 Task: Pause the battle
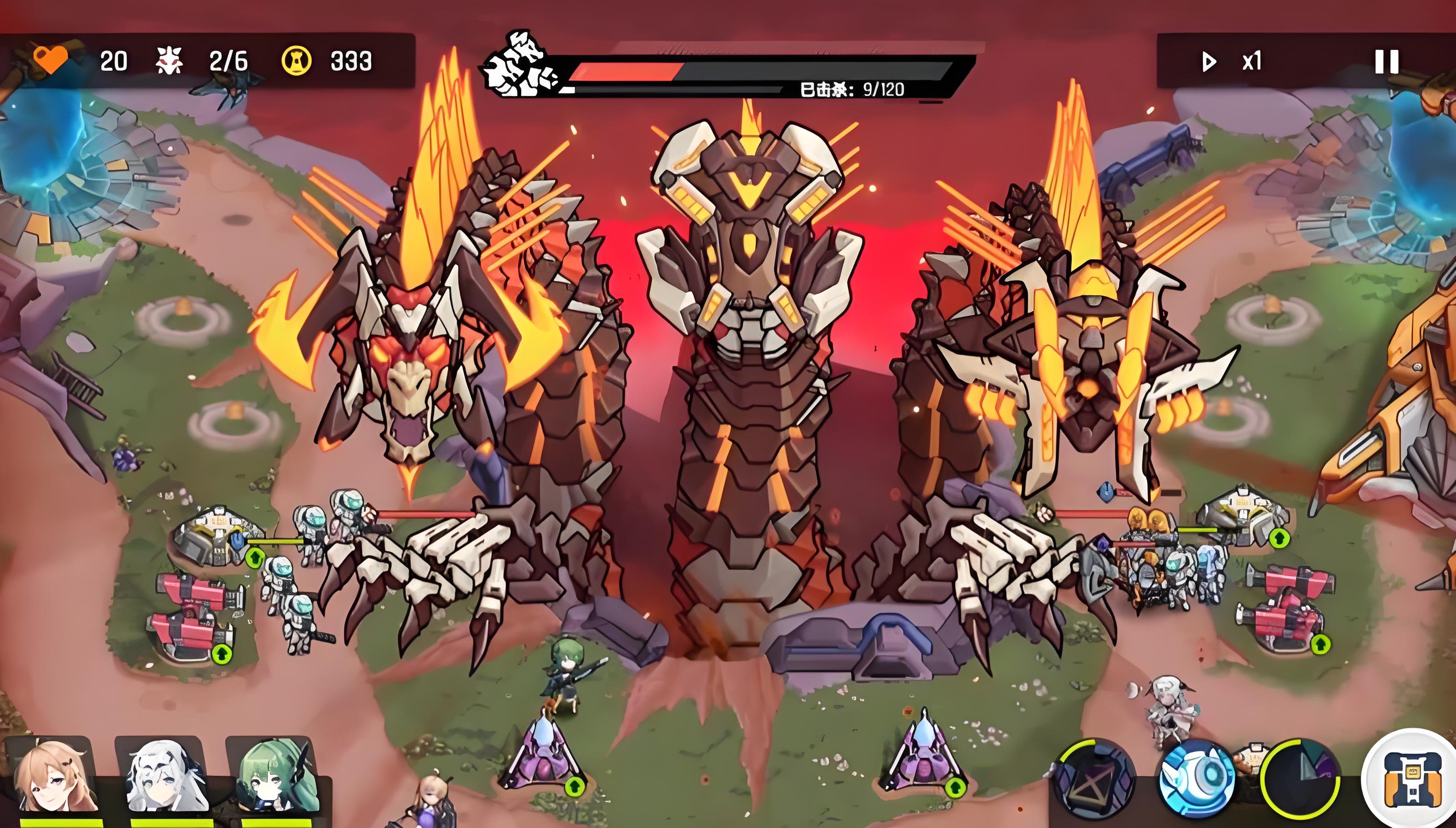[1386, 61]
